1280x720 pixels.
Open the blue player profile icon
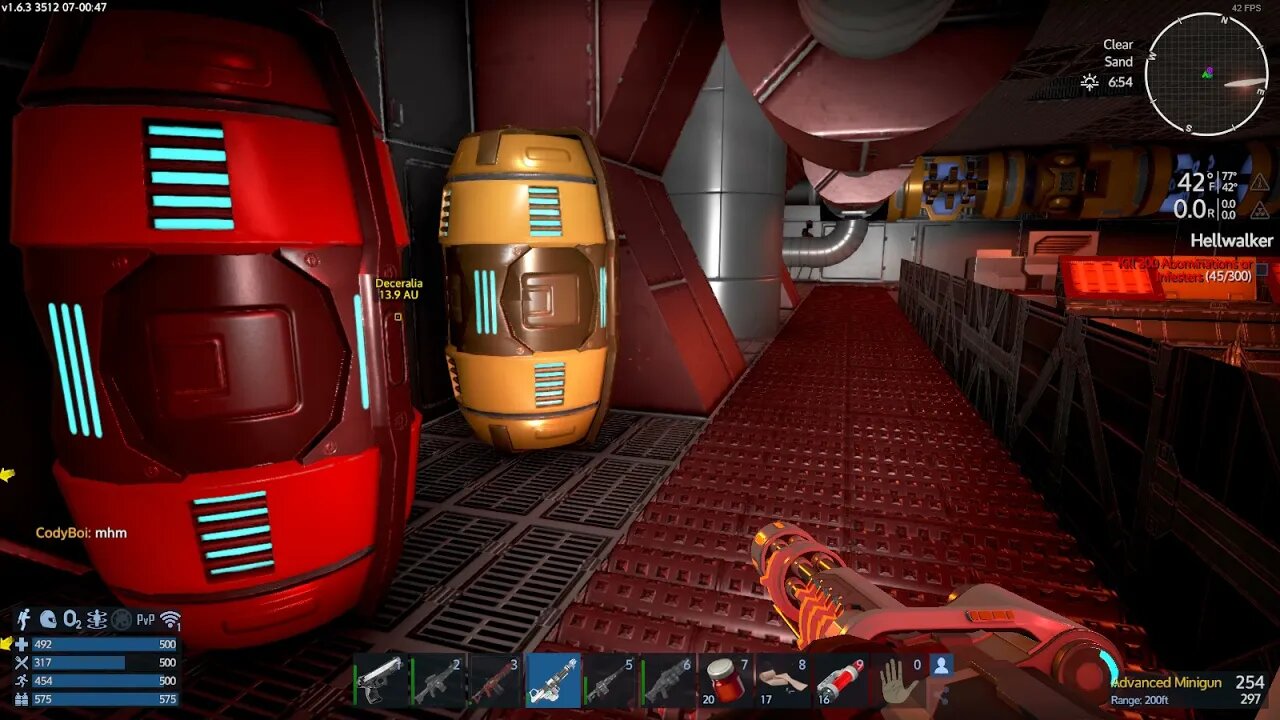coord(940,664)
